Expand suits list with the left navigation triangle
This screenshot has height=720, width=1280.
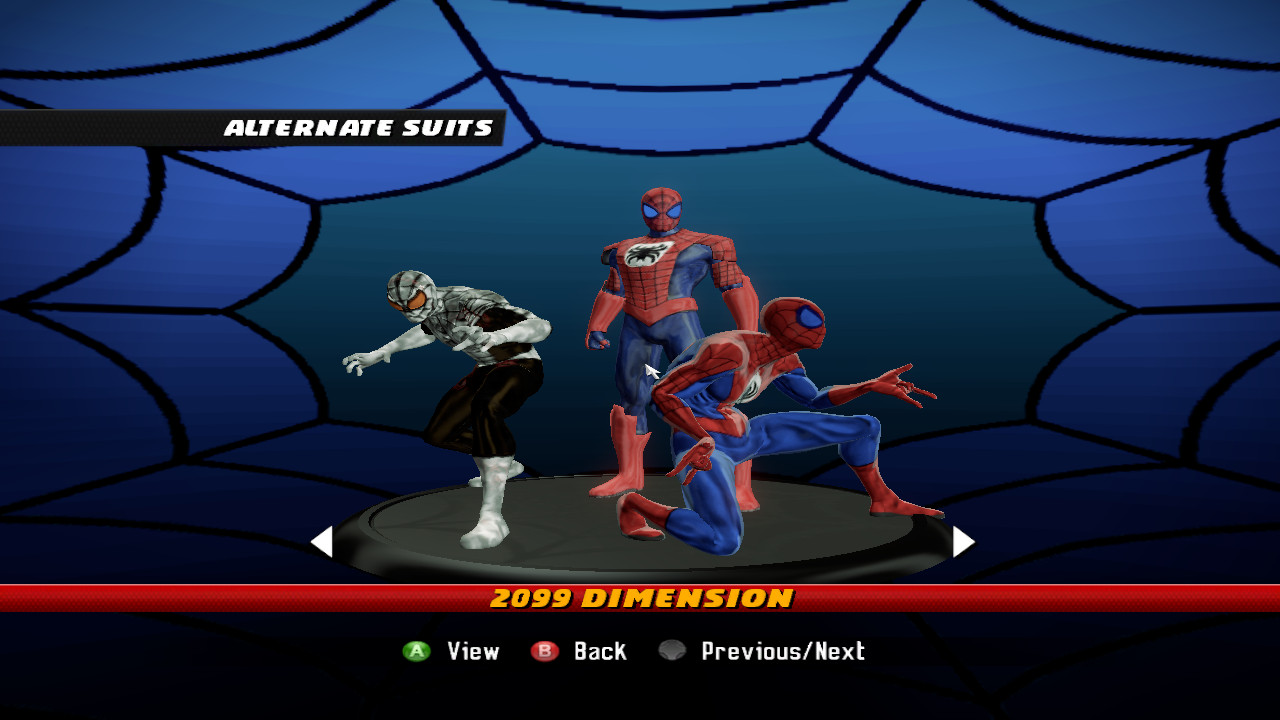pyautogui.click(x=322, y=541)
